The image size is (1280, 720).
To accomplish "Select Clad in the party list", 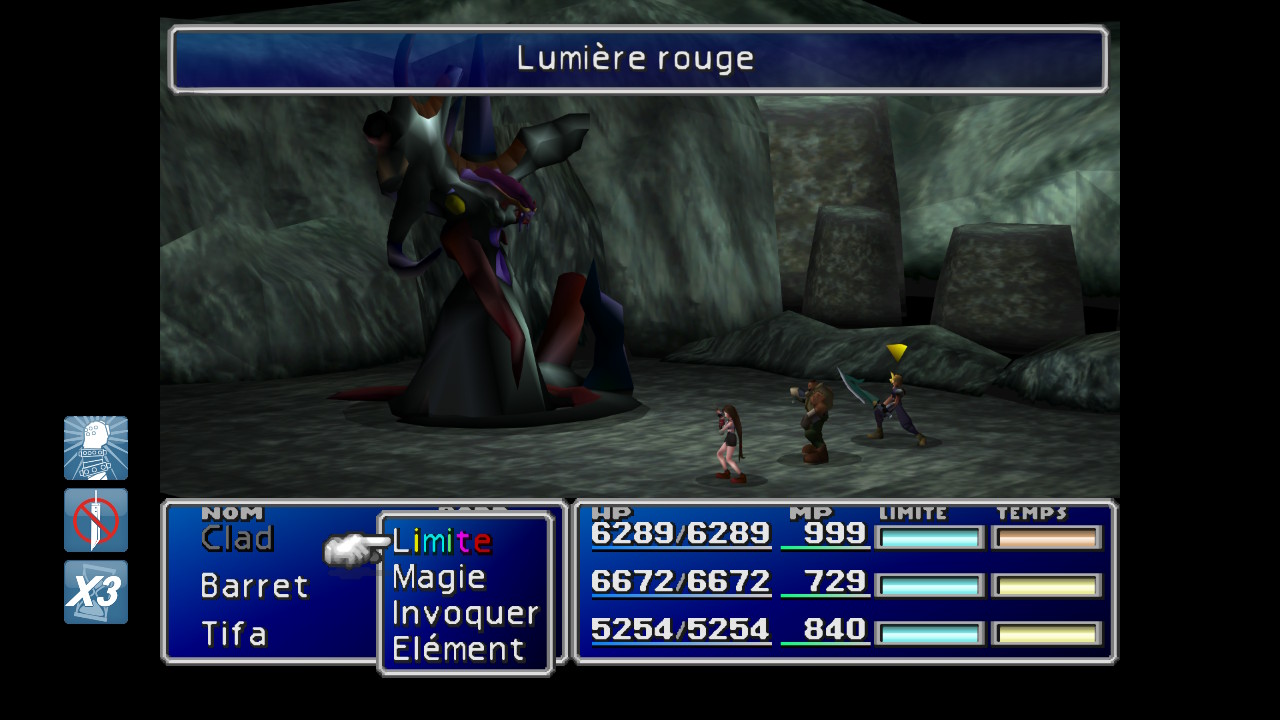I will pyautogui.click(x=237, y=539).
